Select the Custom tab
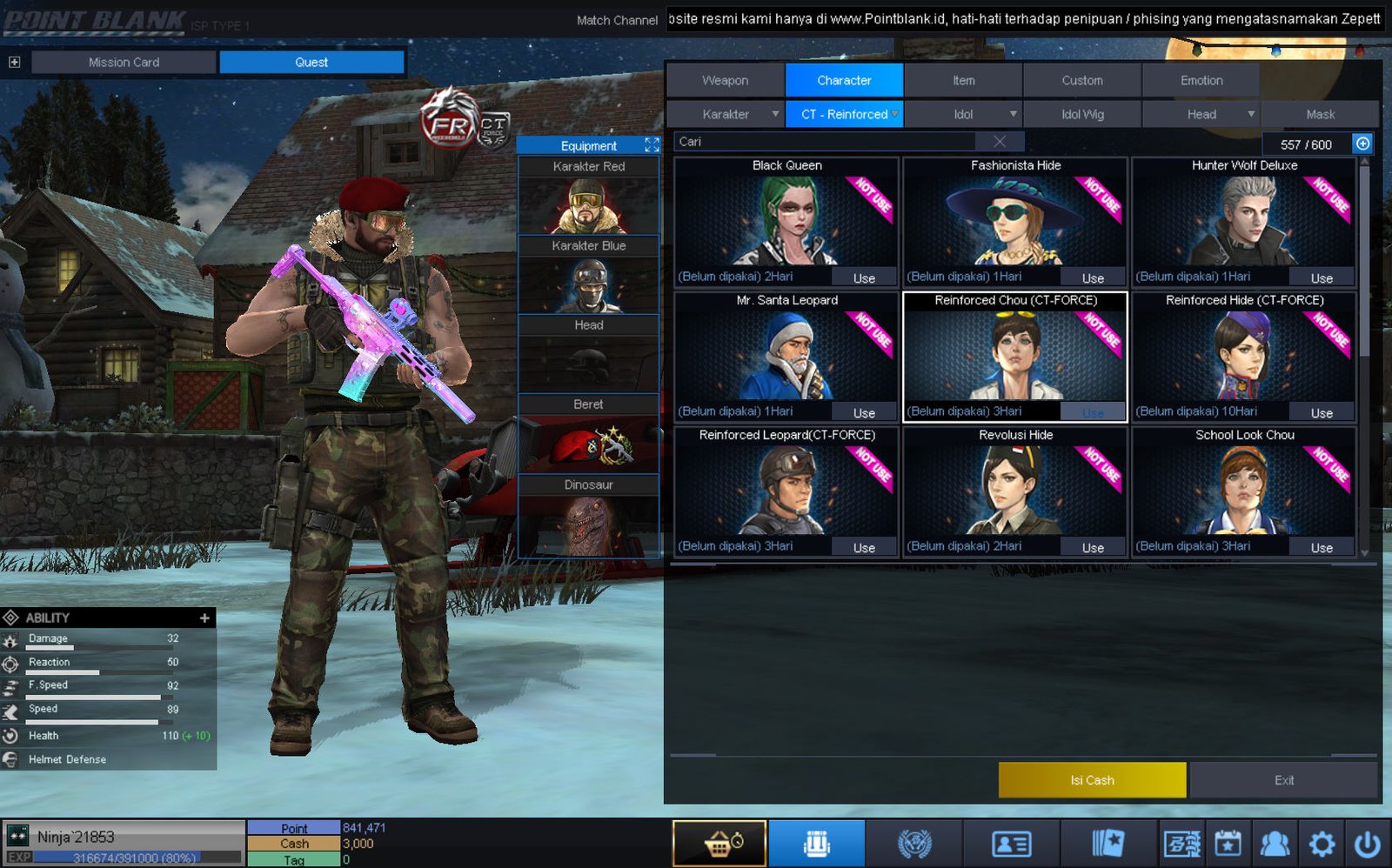1392x868 pixels. [1081, 80]
